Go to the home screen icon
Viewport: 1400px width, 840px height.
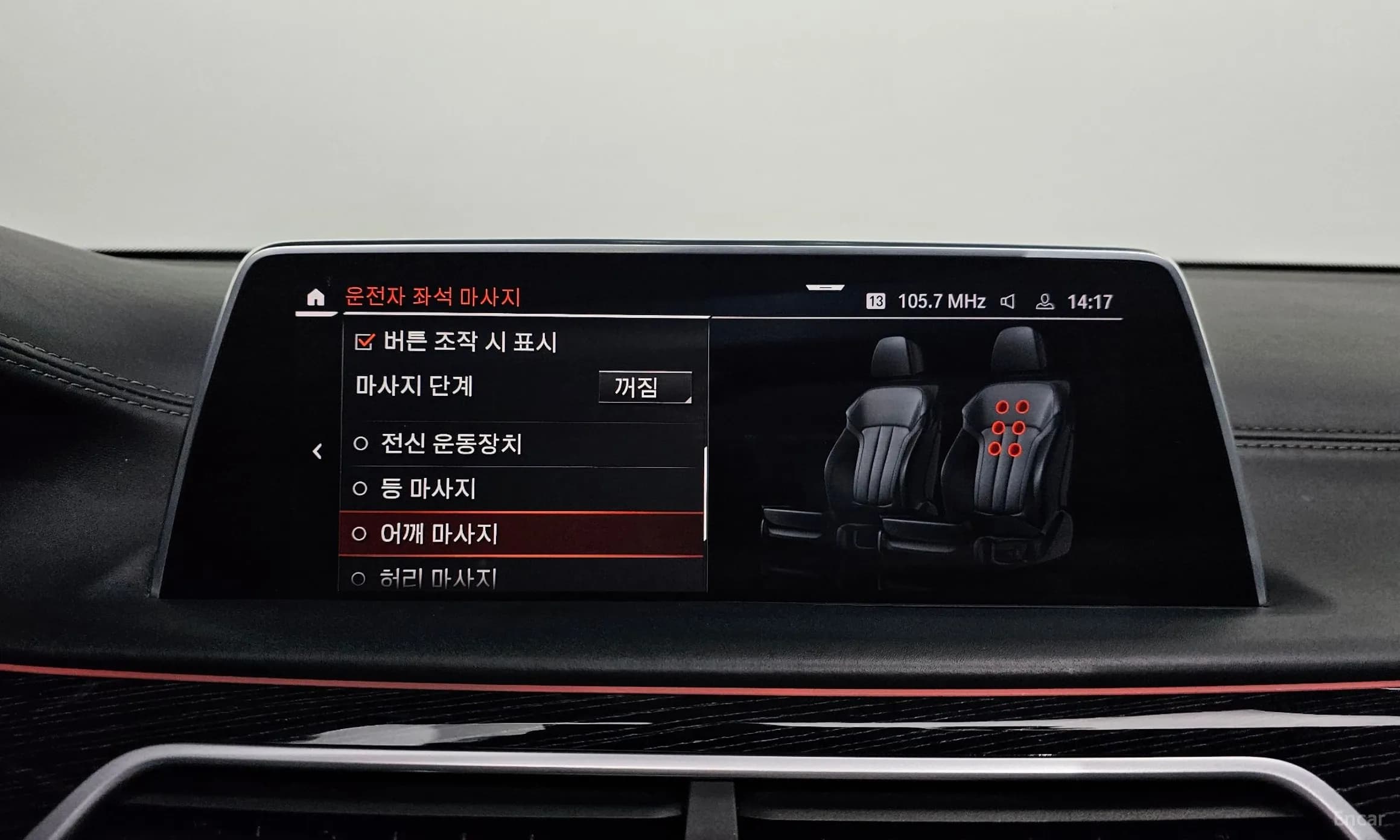(316, 297)
